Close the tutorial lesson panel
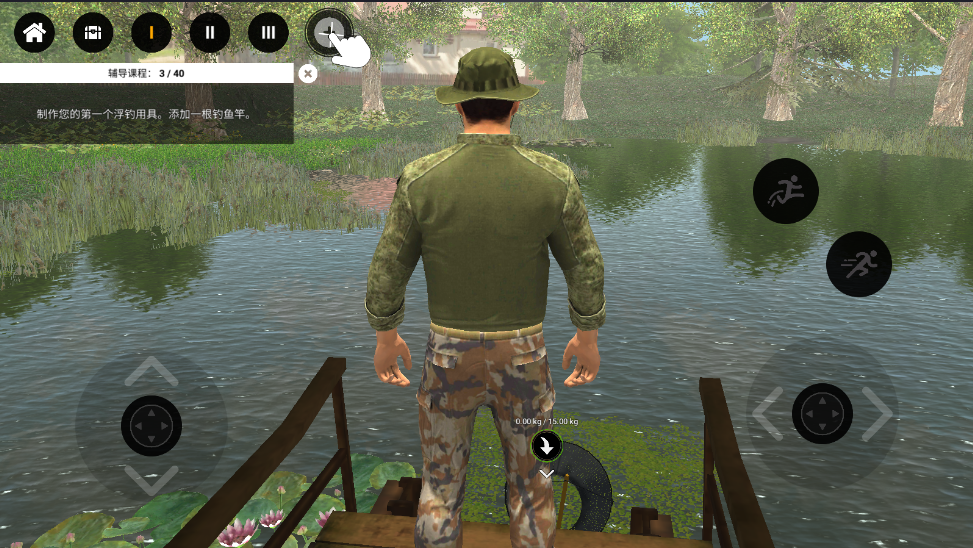This screenshot has width=973, height=548. point(308,73)
